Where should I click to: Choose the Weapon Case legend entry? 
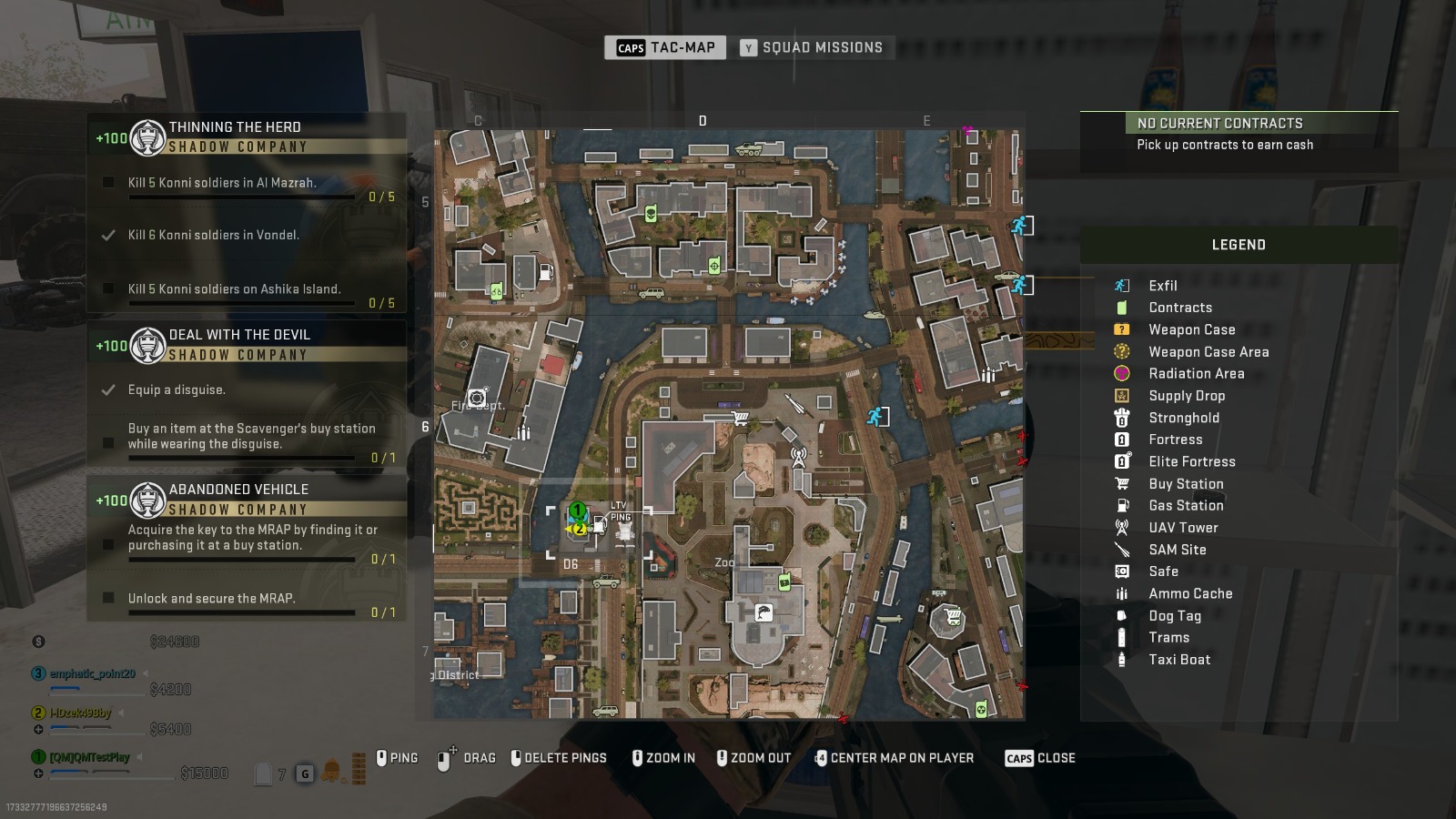pos(1191,329)
